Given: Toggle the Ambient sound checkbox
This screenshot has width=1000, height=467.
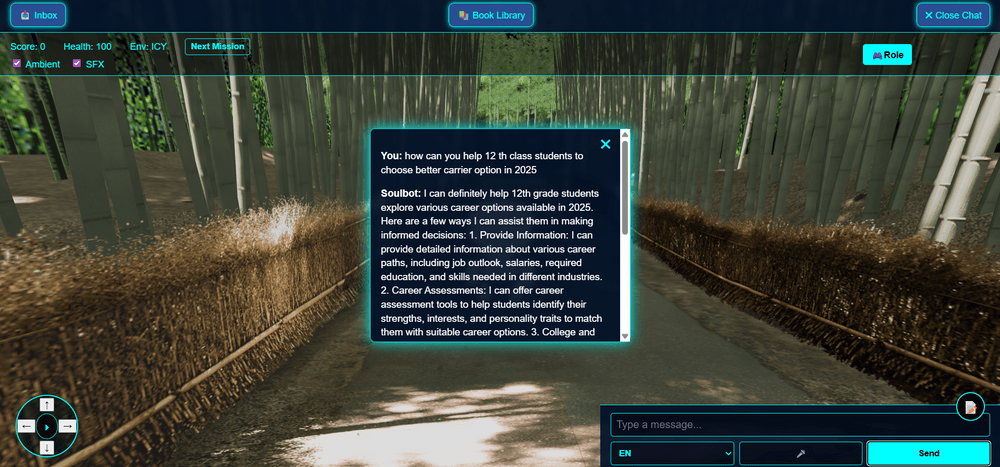Looking at the screenshot, I should point(17,64).
